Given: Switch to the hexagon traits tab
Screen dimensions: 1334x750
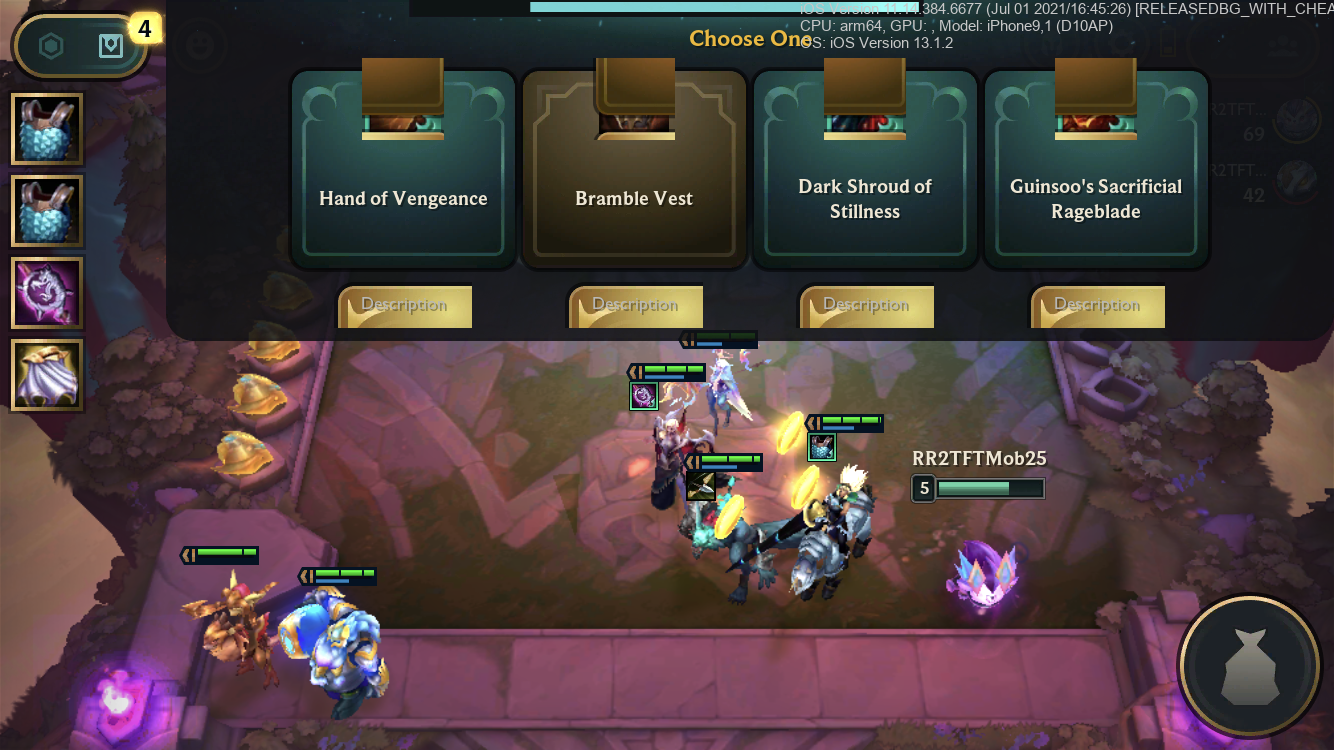Looking at the screenshot, I should [51, 46].
